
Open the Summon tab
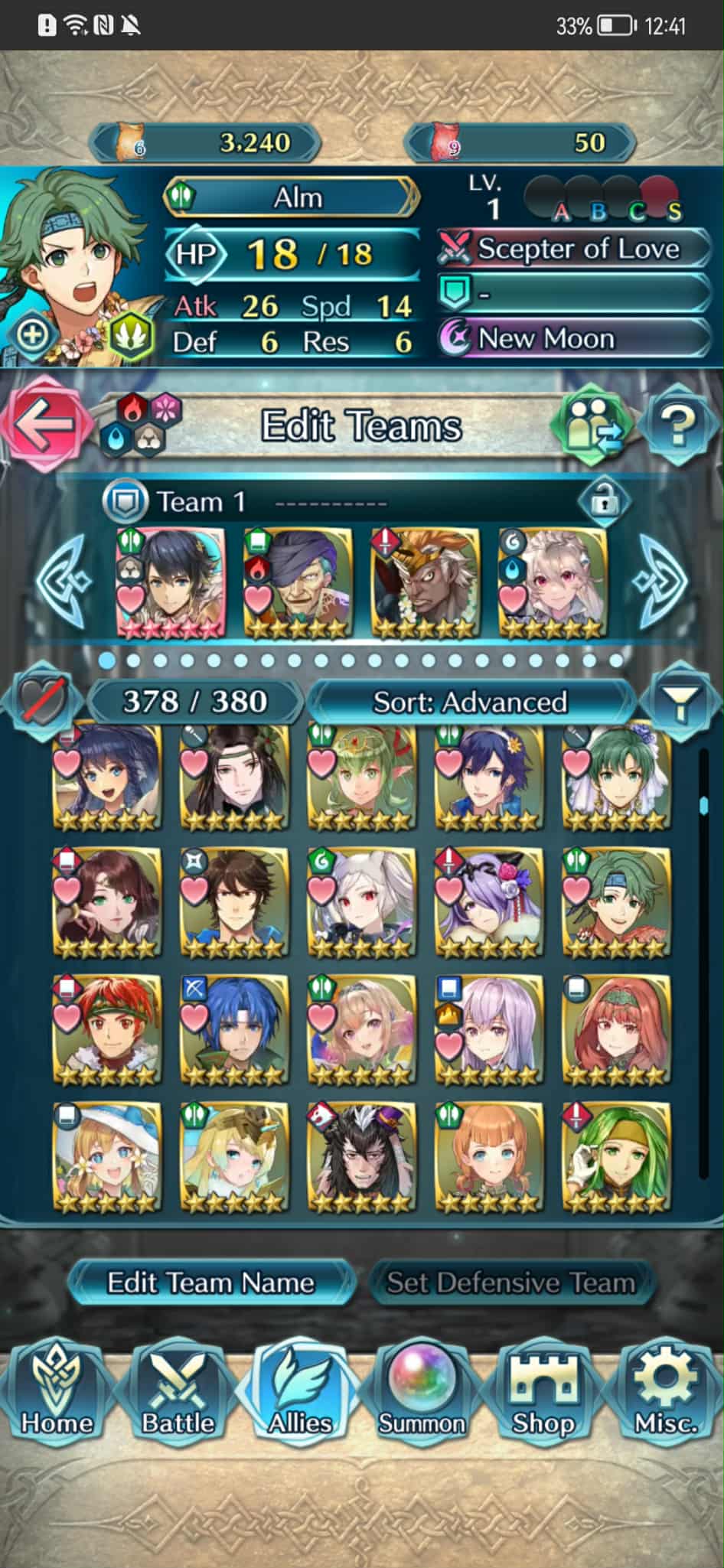(422, 1393)
